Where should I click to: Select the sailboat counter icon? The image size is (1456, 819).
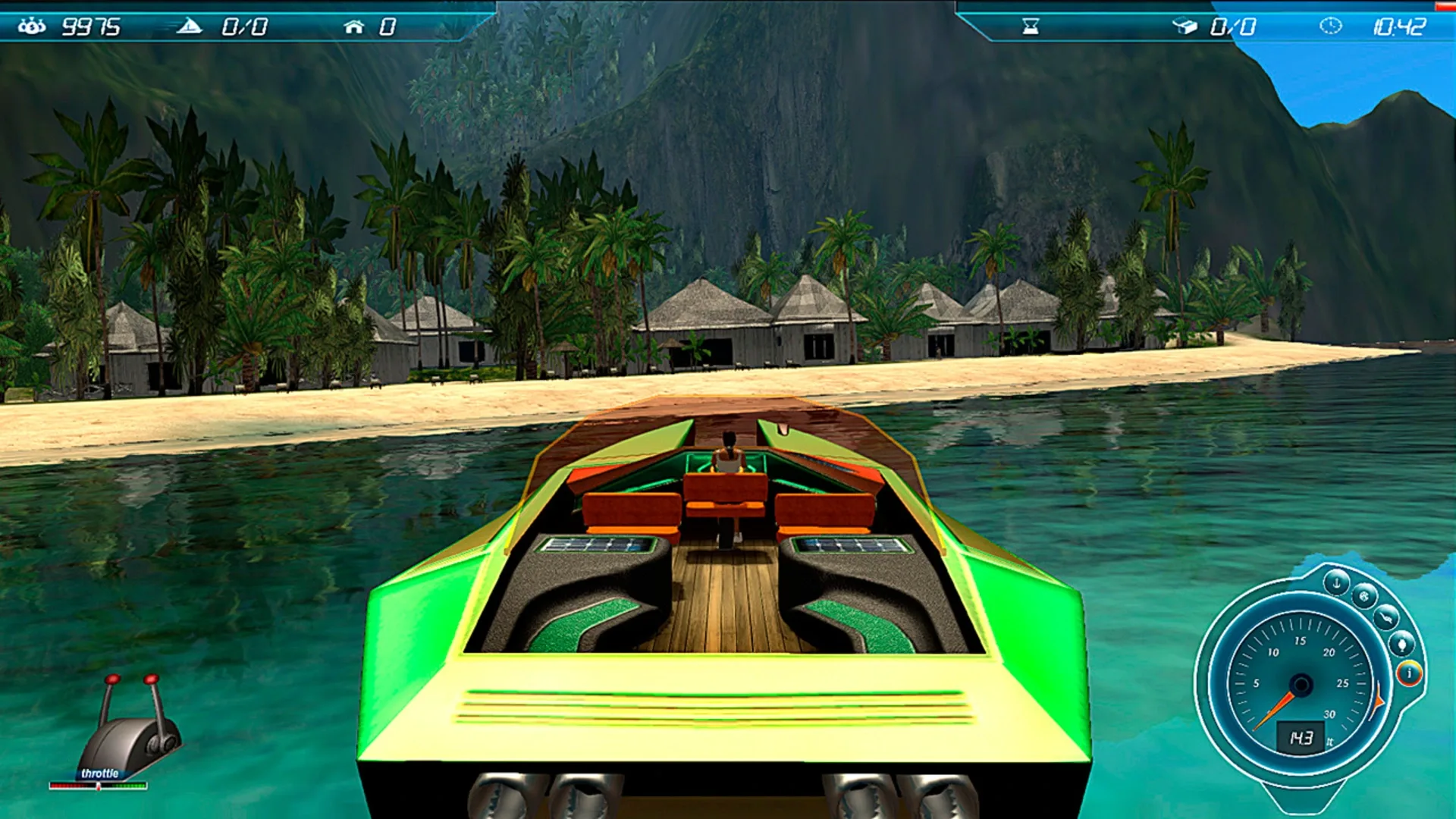[190, 25]
